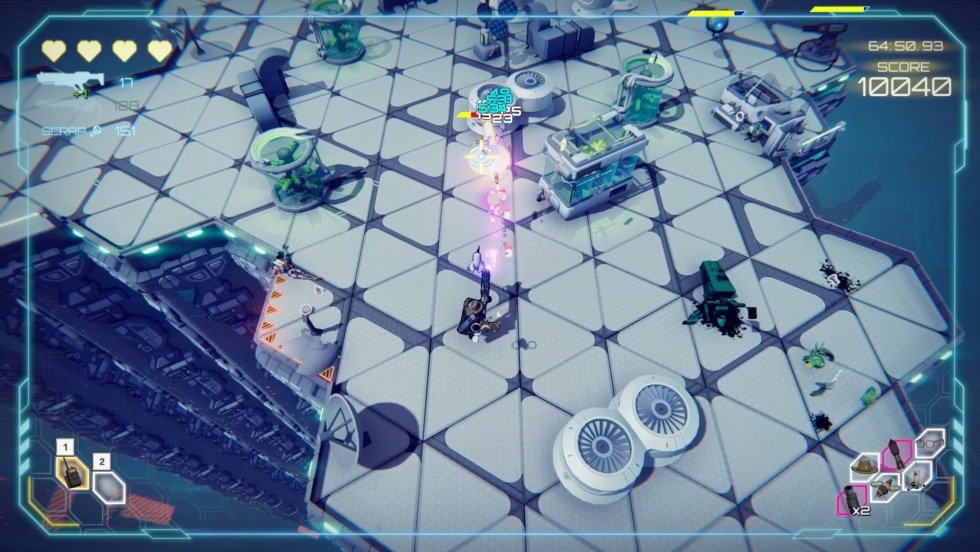Select the small robot turret upgrade icon
980x552 pixels.
click(914, 478)
